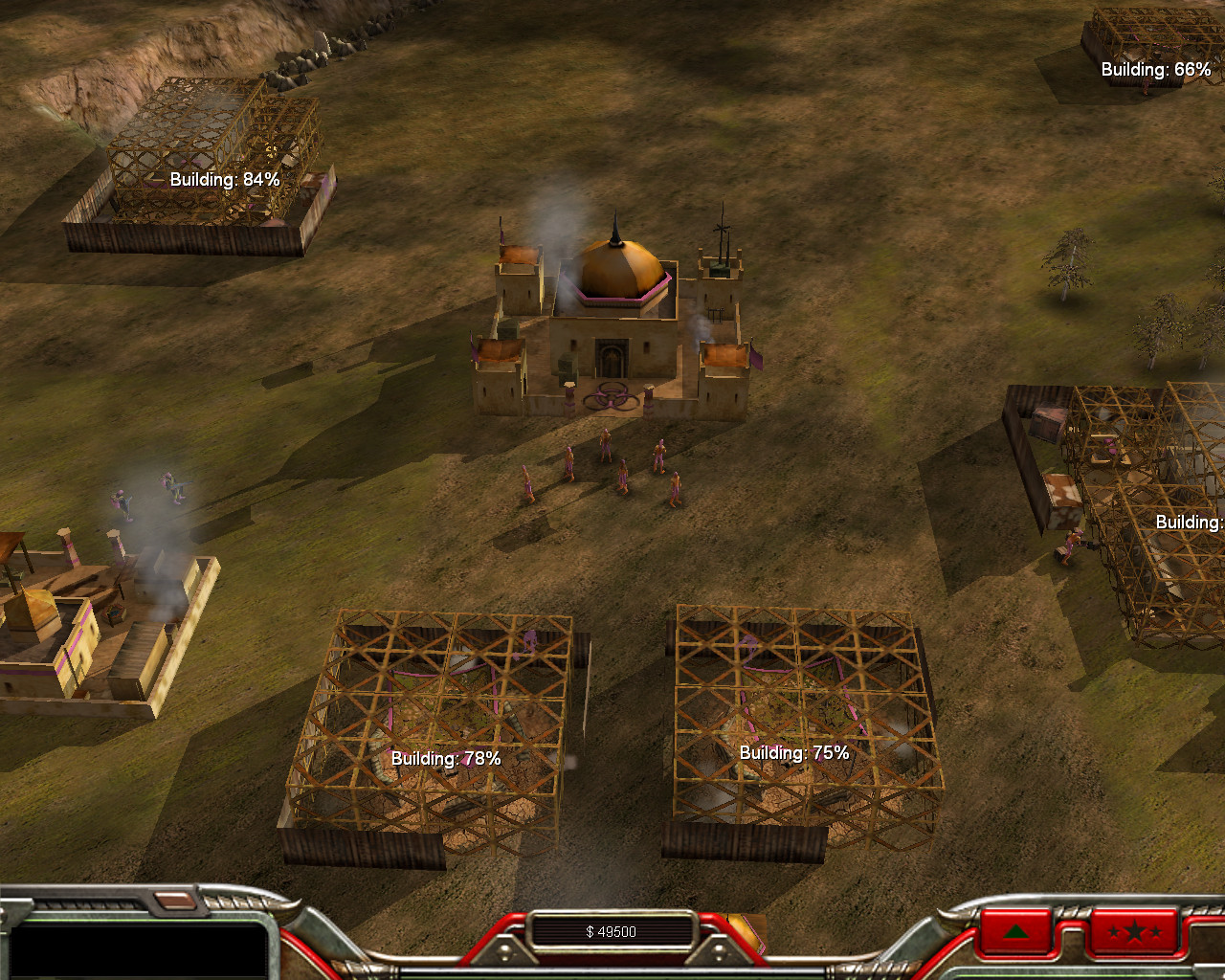This screenshot has width=1225, height=980.
Task: Click the red button with green triangle
Action: pyautogui.click(x=1015, y=931)
